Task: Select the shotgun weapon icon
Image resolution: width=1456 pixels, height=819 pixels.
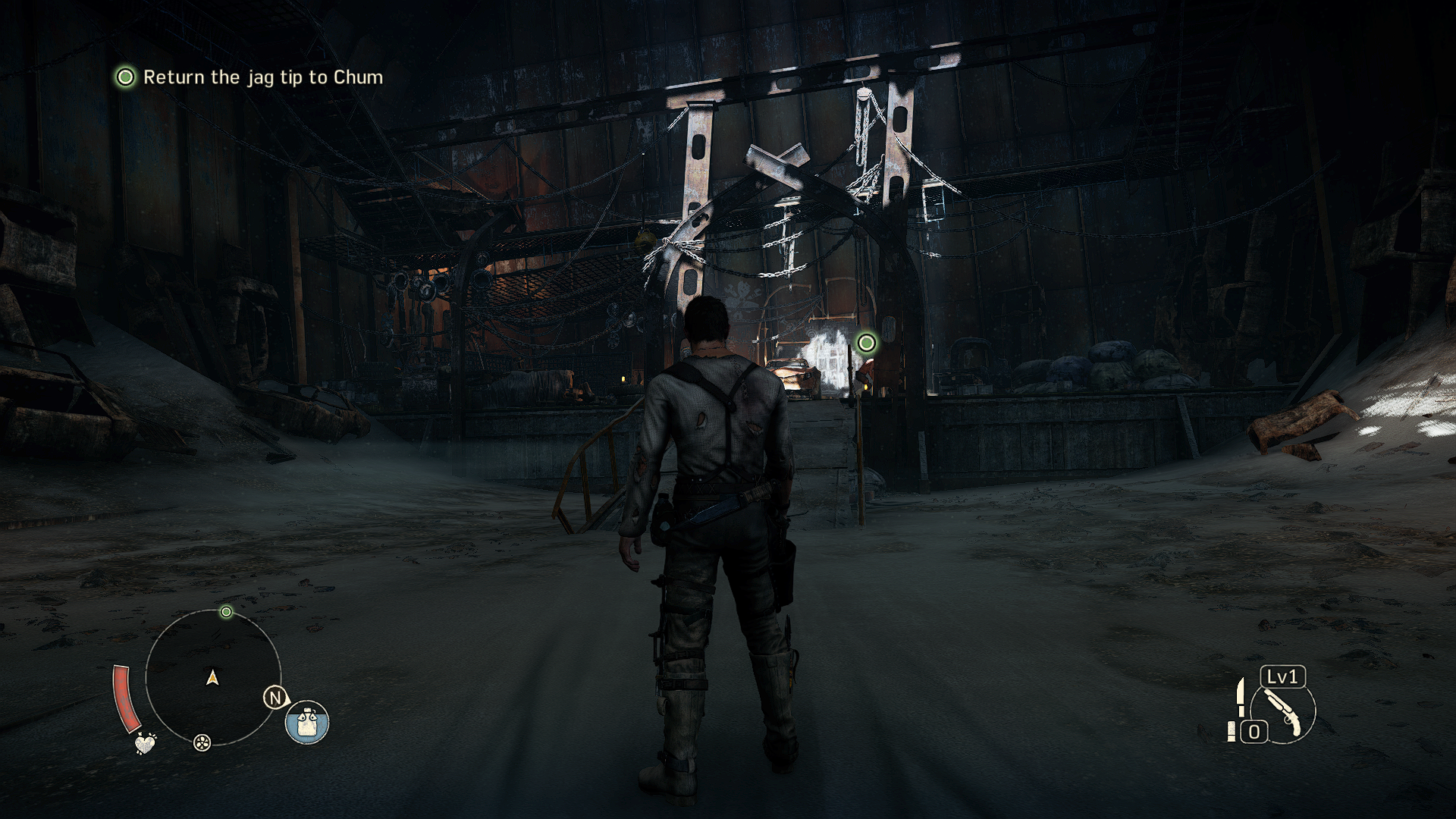Action: (x=1283, y=713)
